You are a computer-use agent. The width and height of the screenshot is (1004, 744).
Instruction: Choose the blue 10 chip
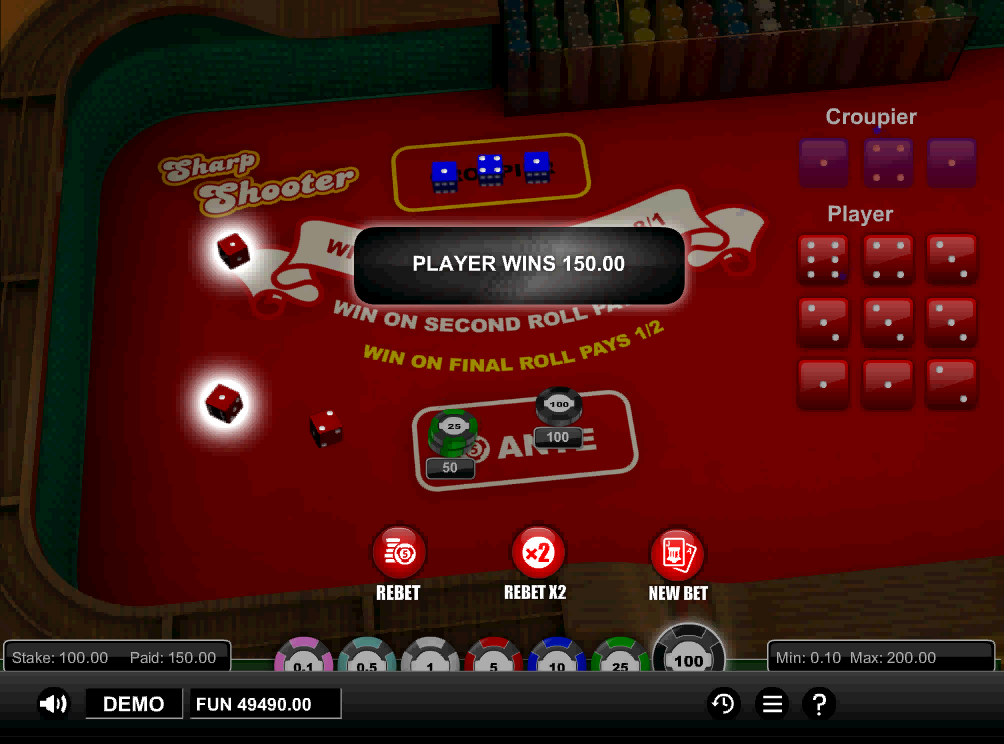click(x=557, y=657)
